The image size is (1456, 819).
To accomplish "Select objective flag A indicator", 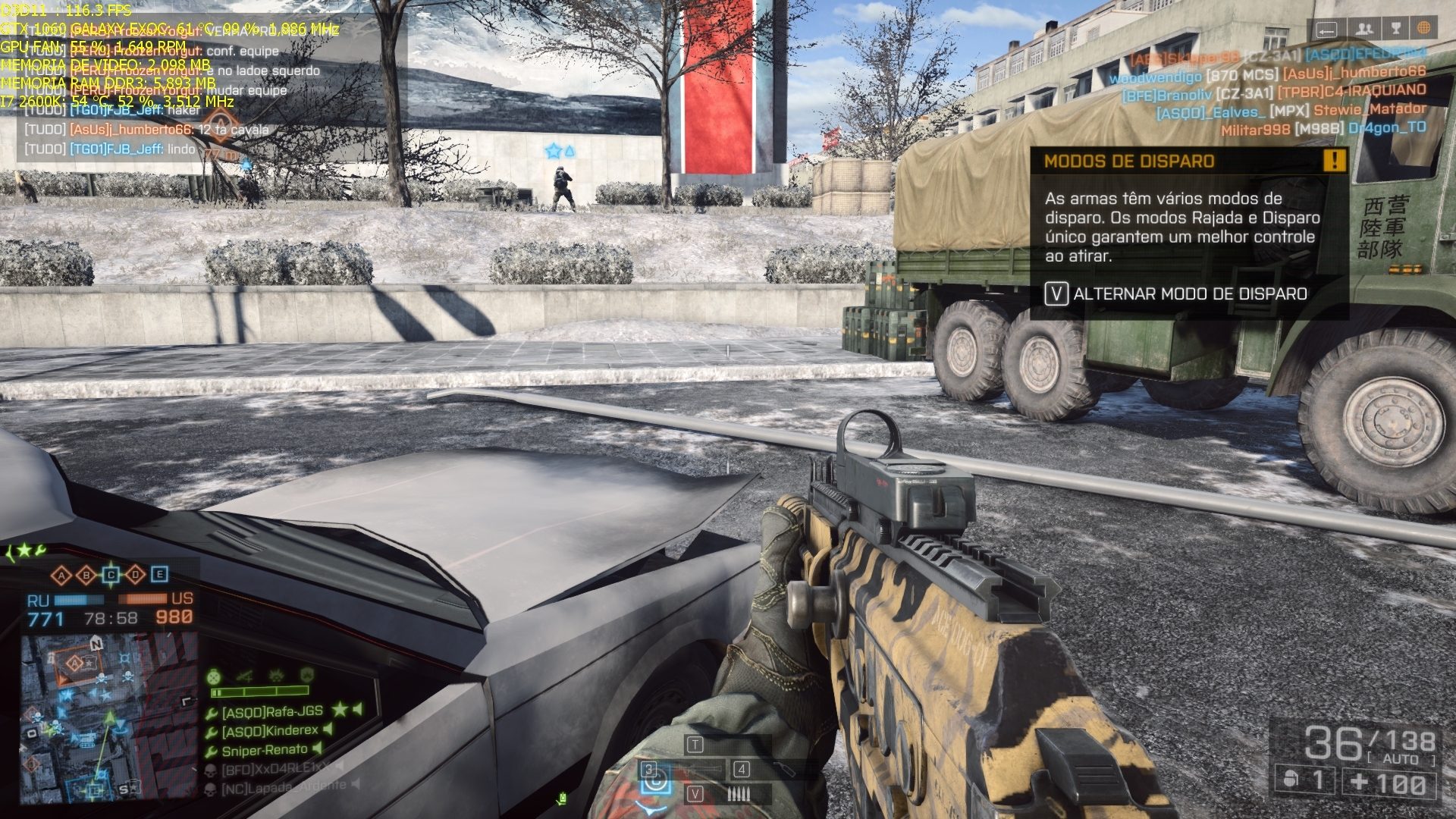I will click(62, 576).
